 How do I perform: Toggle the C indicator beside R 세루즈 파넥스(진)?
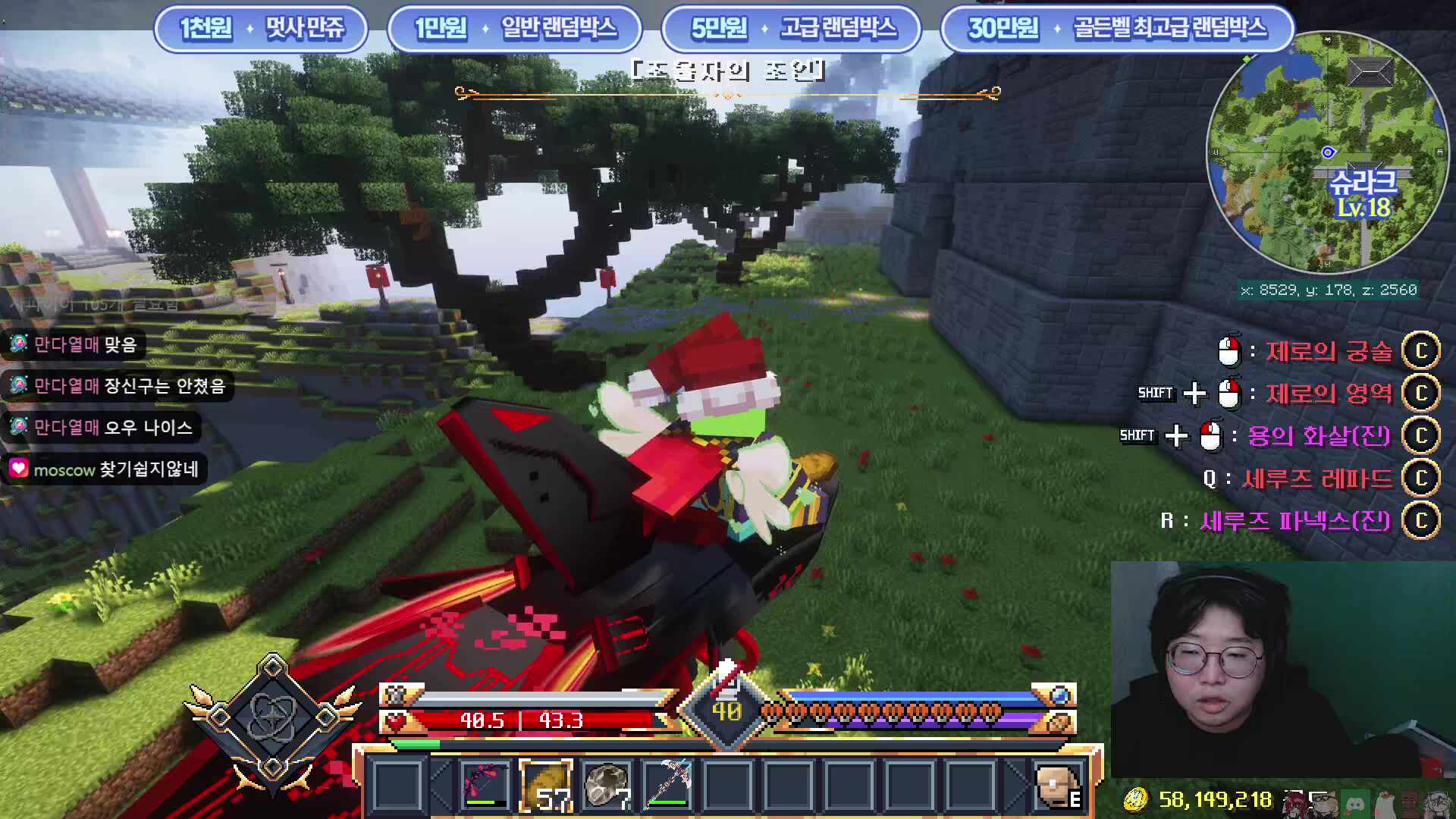pyautogui.click(x=1422, y=521)
